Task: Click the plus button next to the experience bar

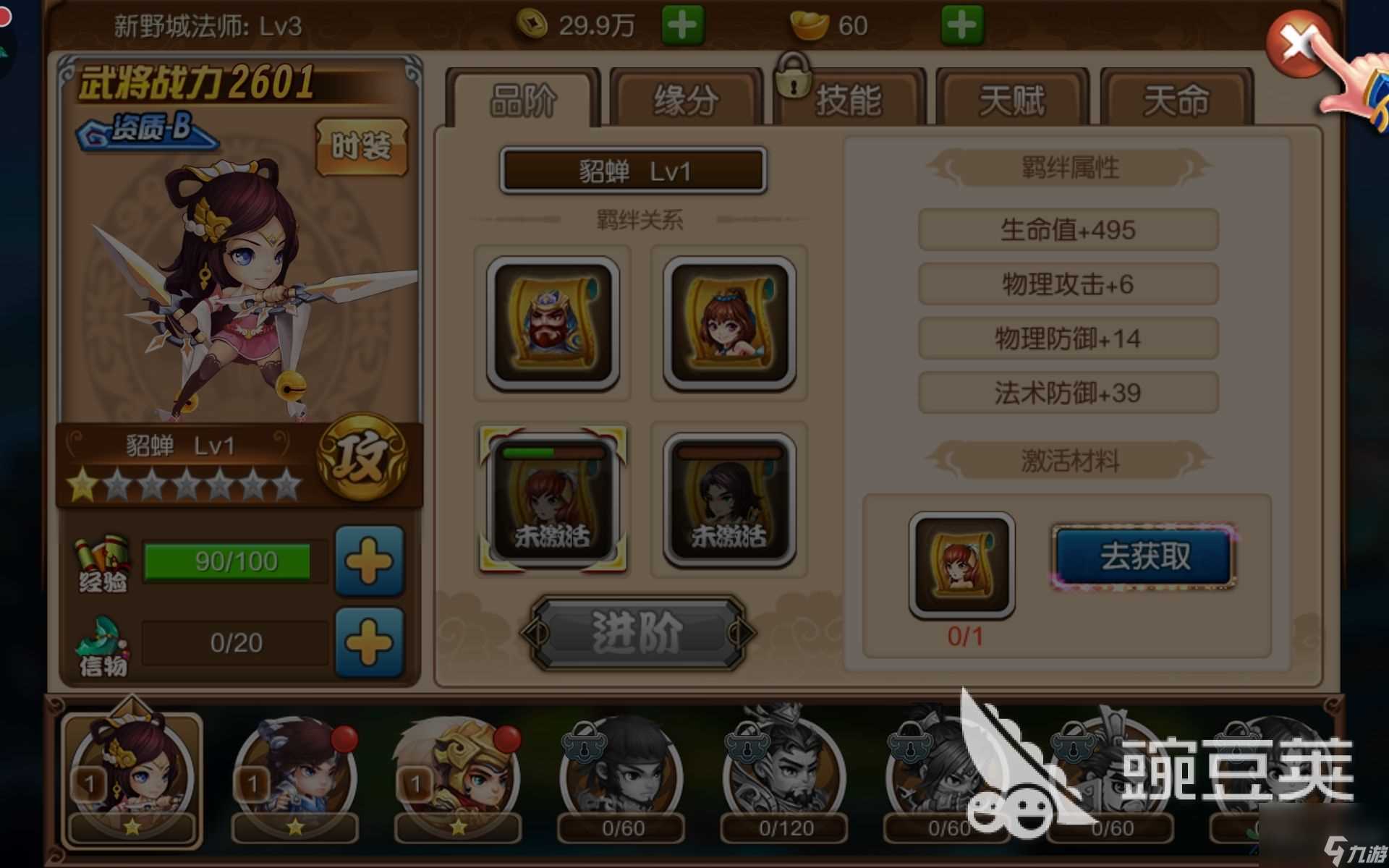Action: point(369,563)
